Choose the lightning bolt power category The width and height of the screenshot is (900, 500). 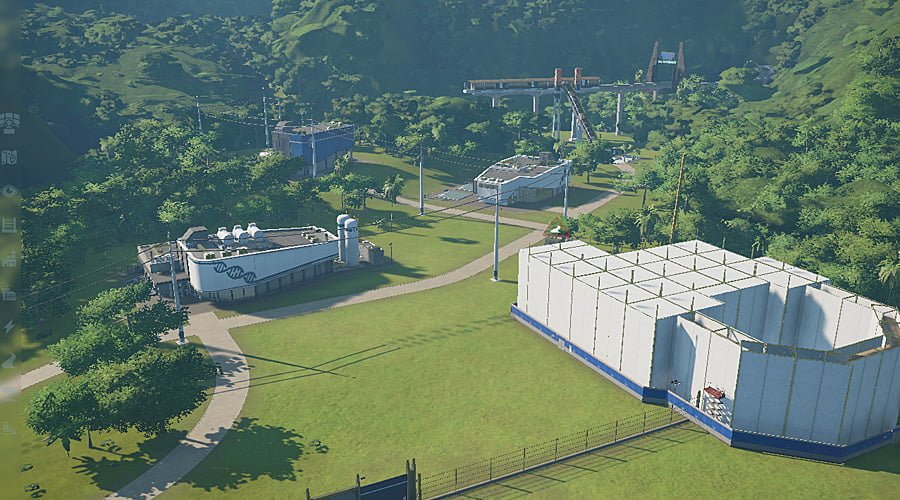point(9,327)
